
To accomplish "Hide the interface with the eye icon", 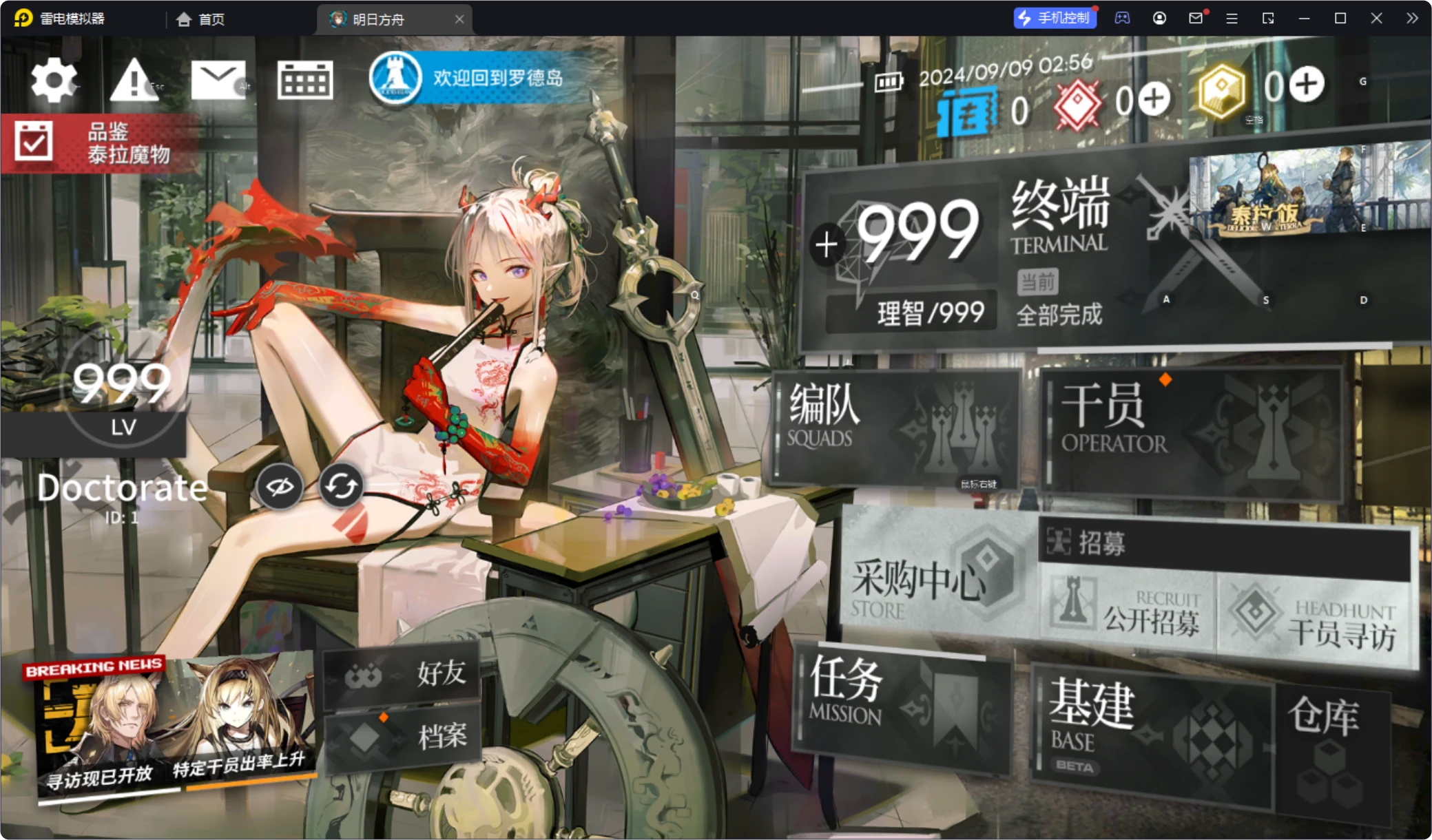I will 280,487.
